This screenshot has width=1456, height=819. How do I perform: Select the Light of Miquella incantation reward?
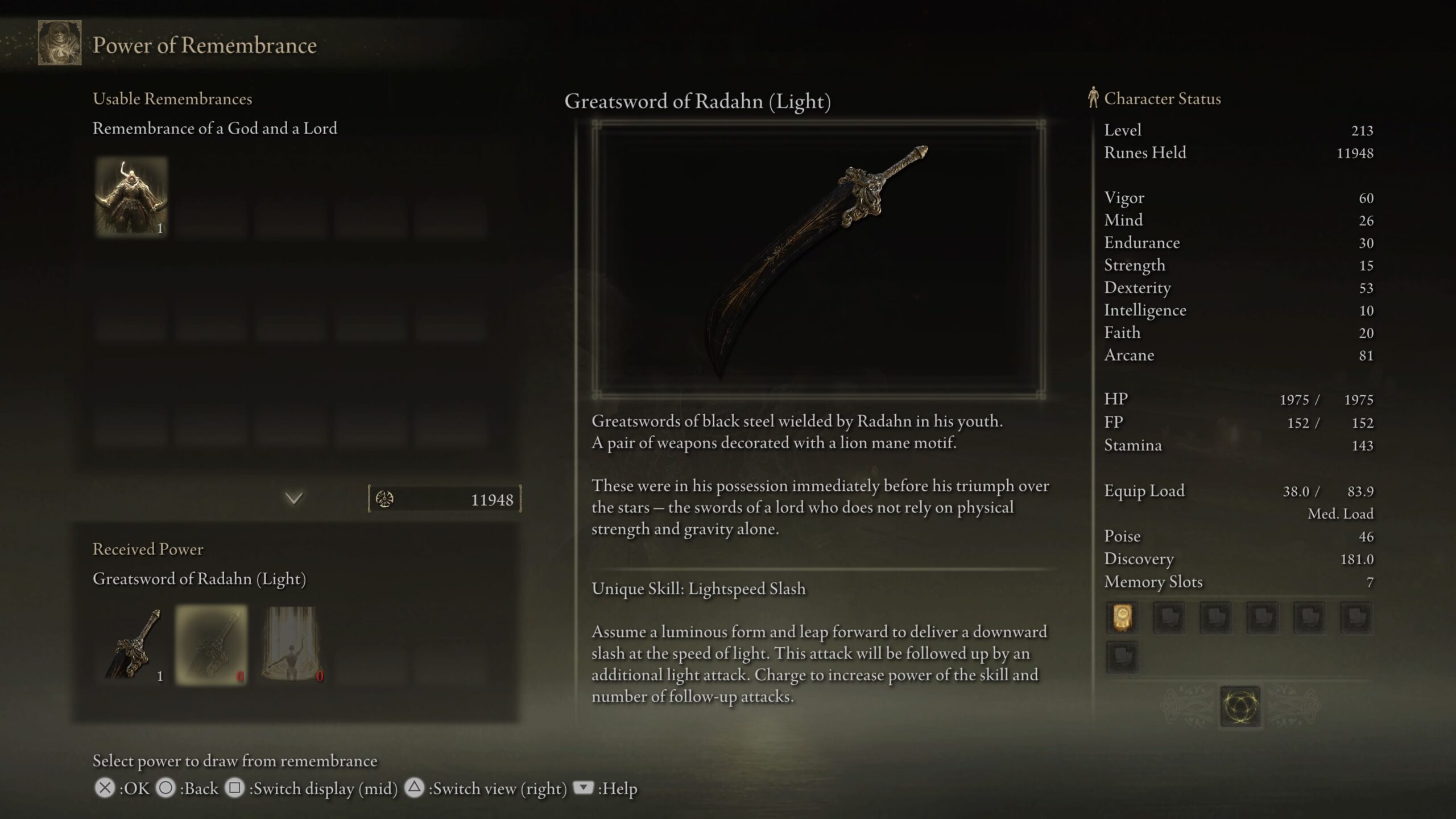292,644
